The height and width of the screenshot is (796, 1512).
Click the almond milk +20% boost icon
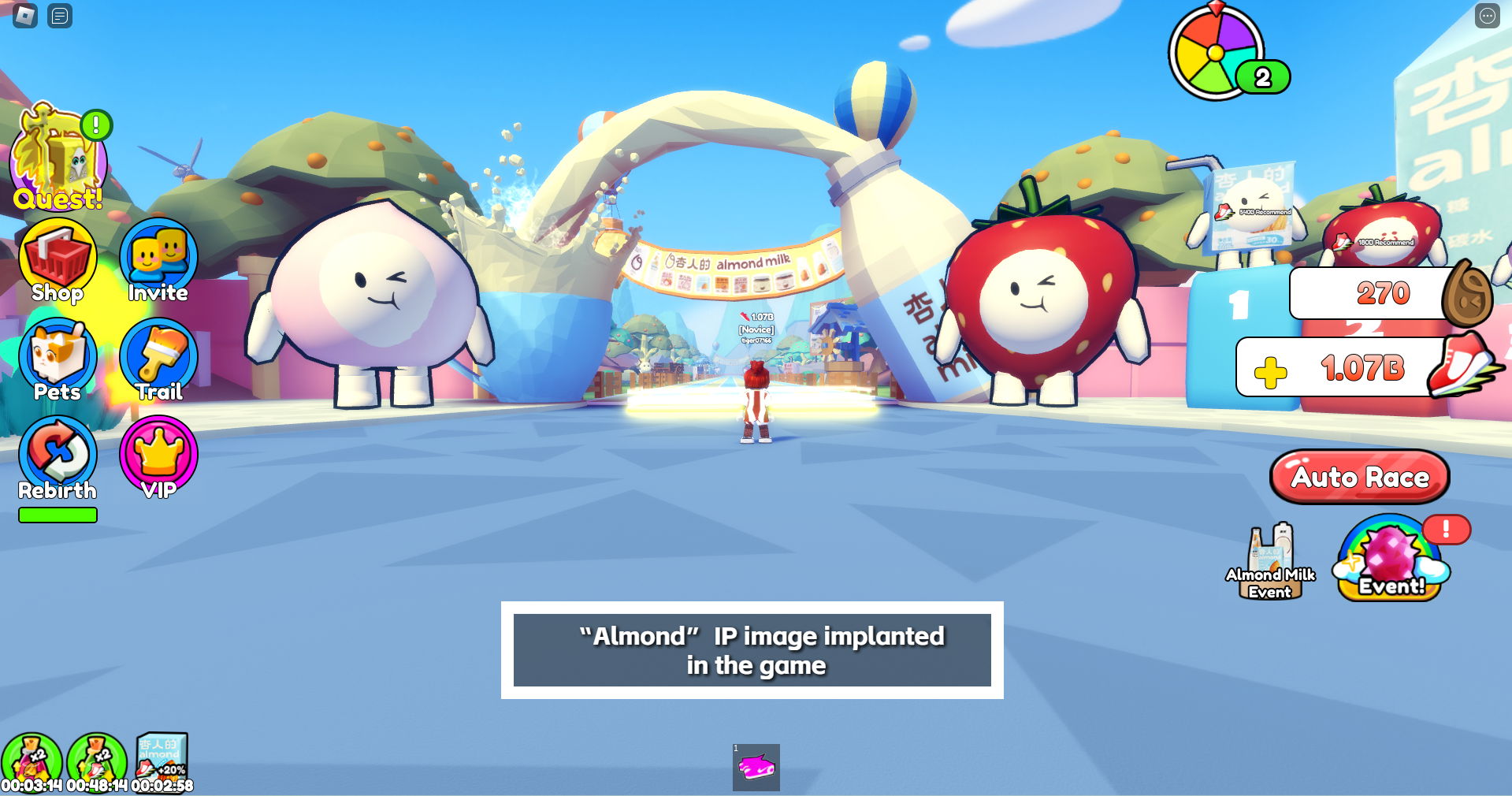tap(162, 758)
